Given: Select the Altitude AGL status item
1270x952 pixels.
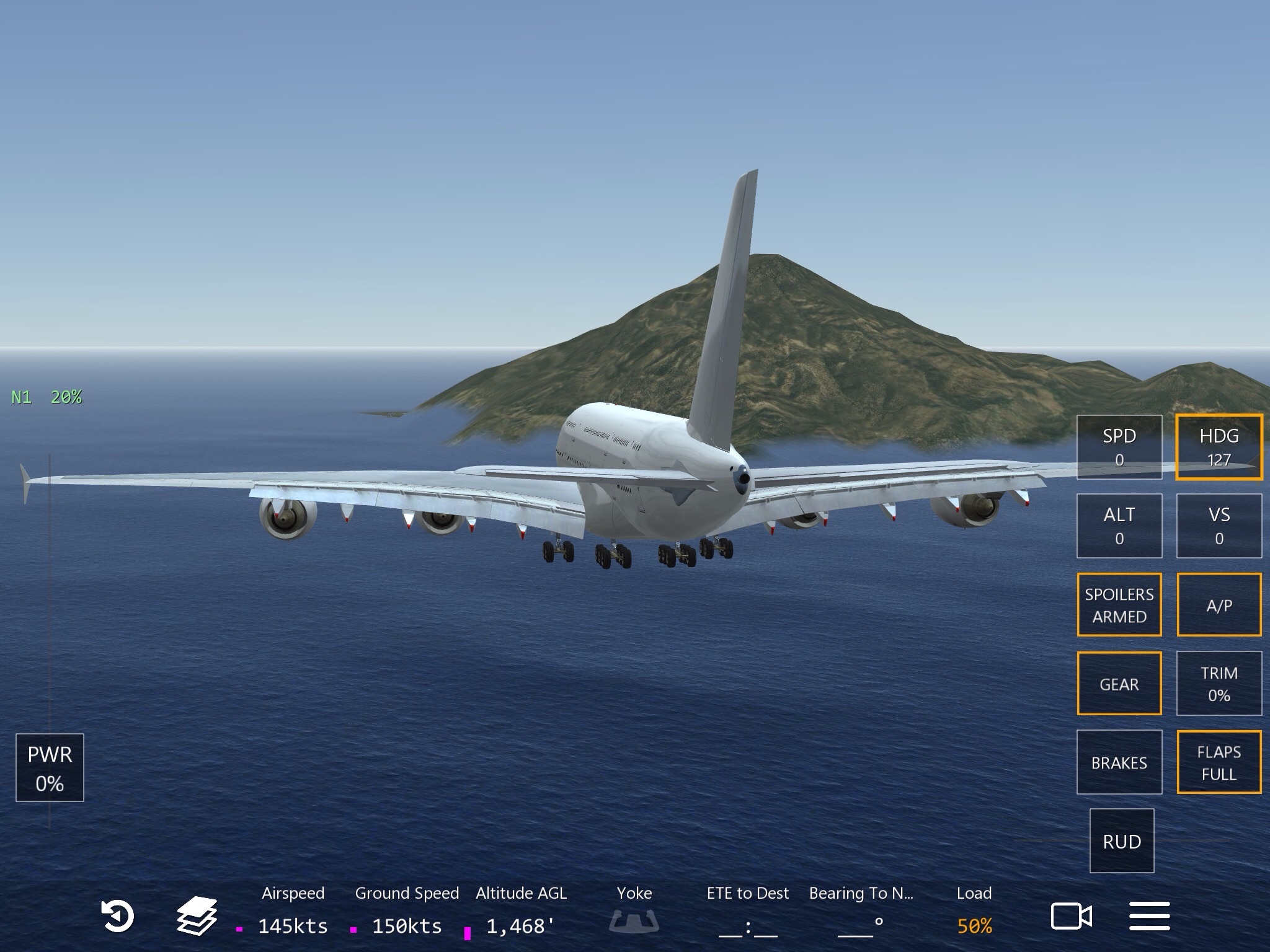Looking at the screenshot, I should click(x=521, y=911).
